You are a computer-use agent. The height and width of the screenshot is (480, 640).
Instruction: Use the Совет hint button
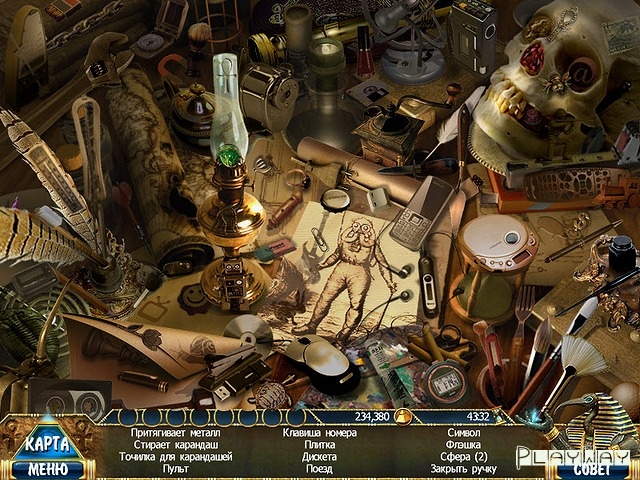pyautogui.click(x=586, y=470)
